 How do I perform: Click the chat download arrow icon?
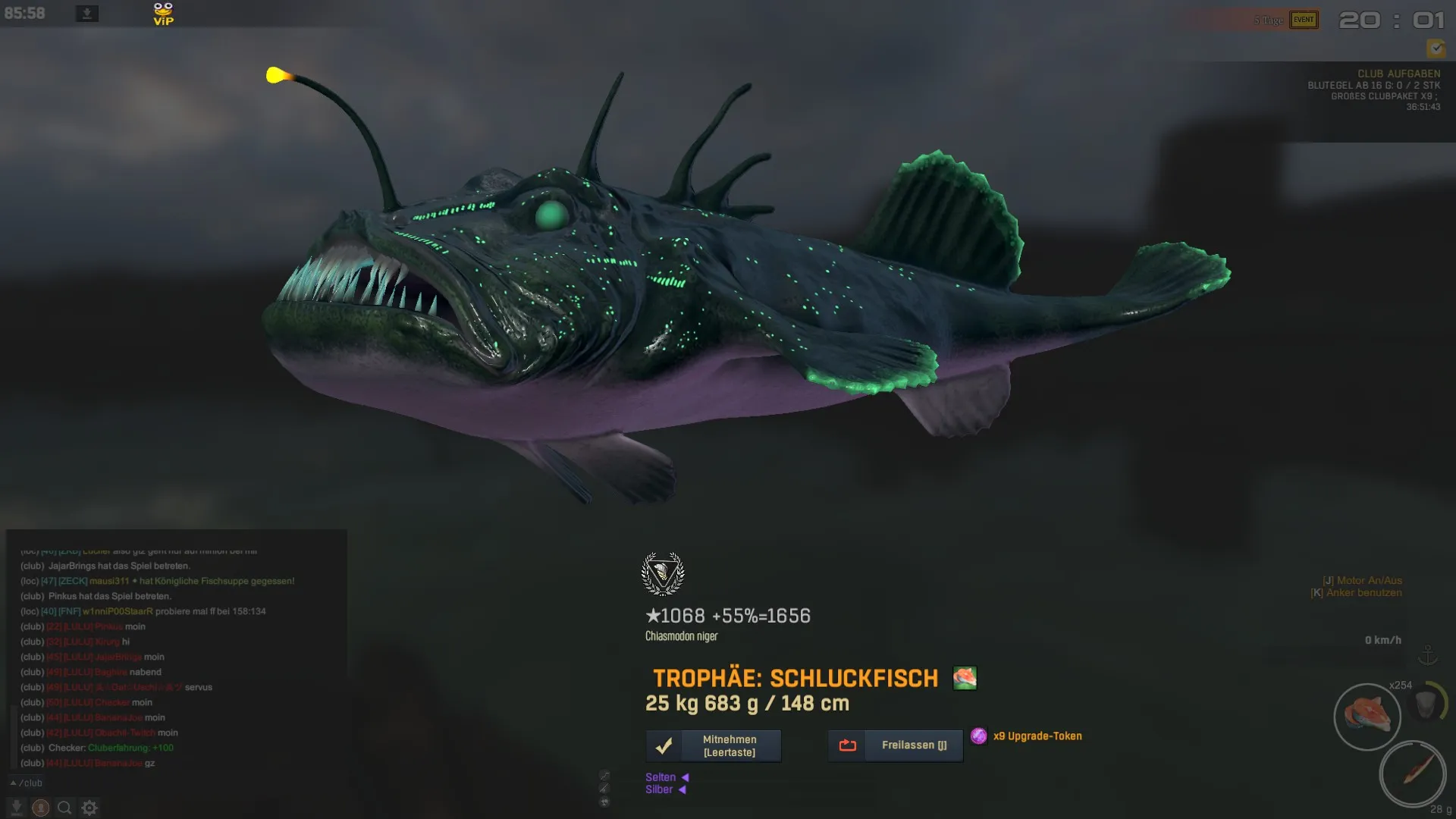click(17, 808)
